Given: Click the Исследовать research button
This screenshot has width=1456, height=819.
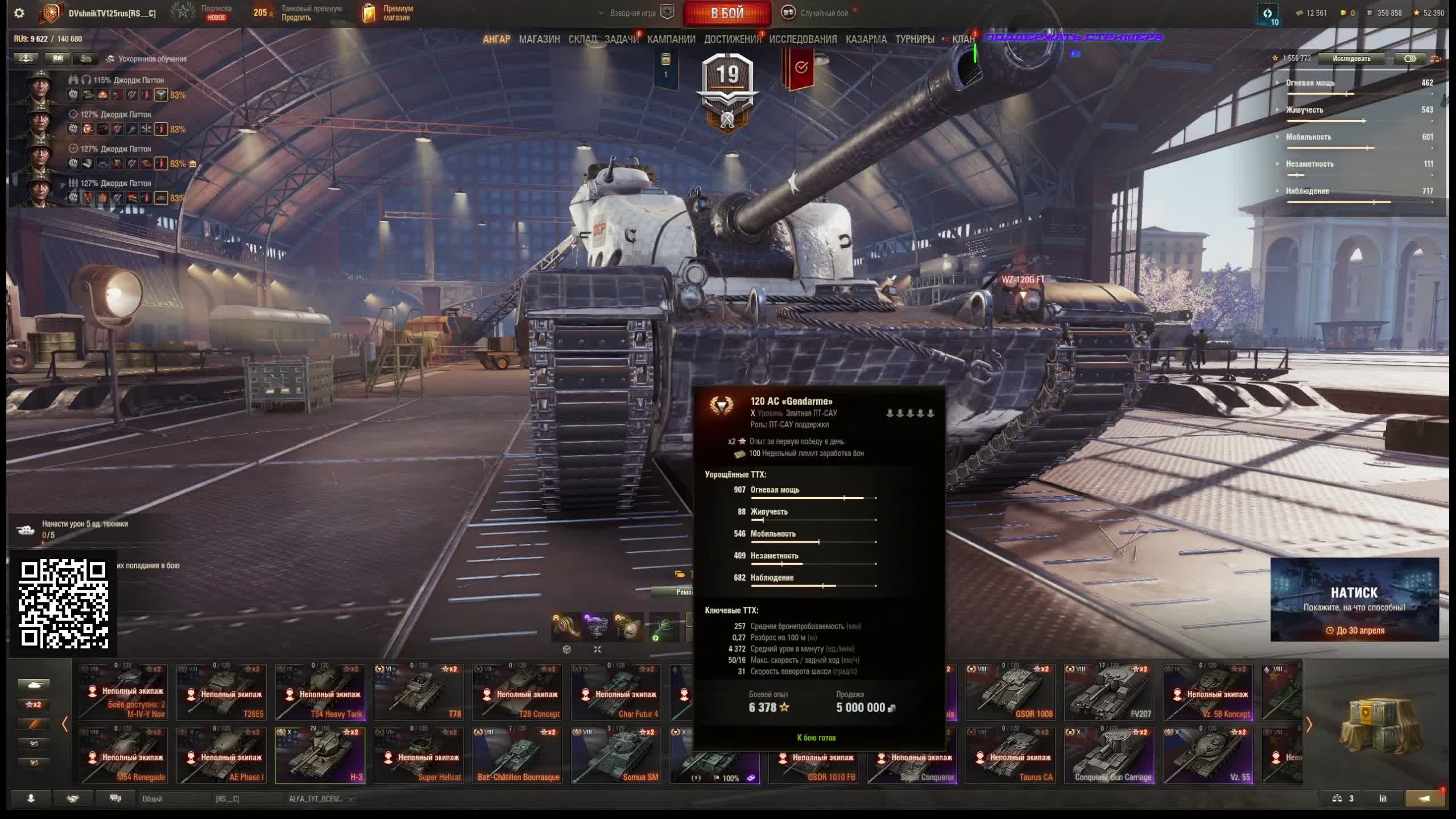Looking at the screenshot, I should pyautogui.click(x=1351, y=59).
